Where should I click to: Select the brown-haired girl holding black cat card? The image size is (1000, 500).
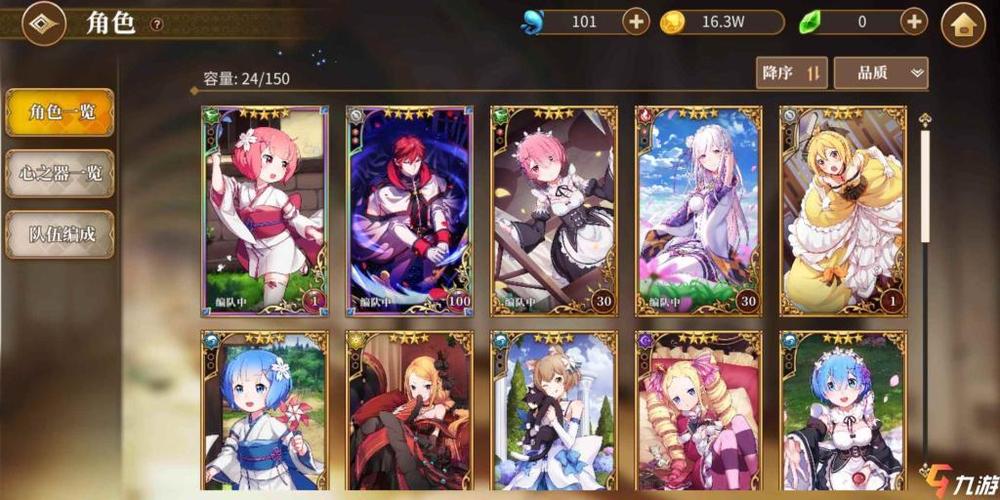coord(553,410)
